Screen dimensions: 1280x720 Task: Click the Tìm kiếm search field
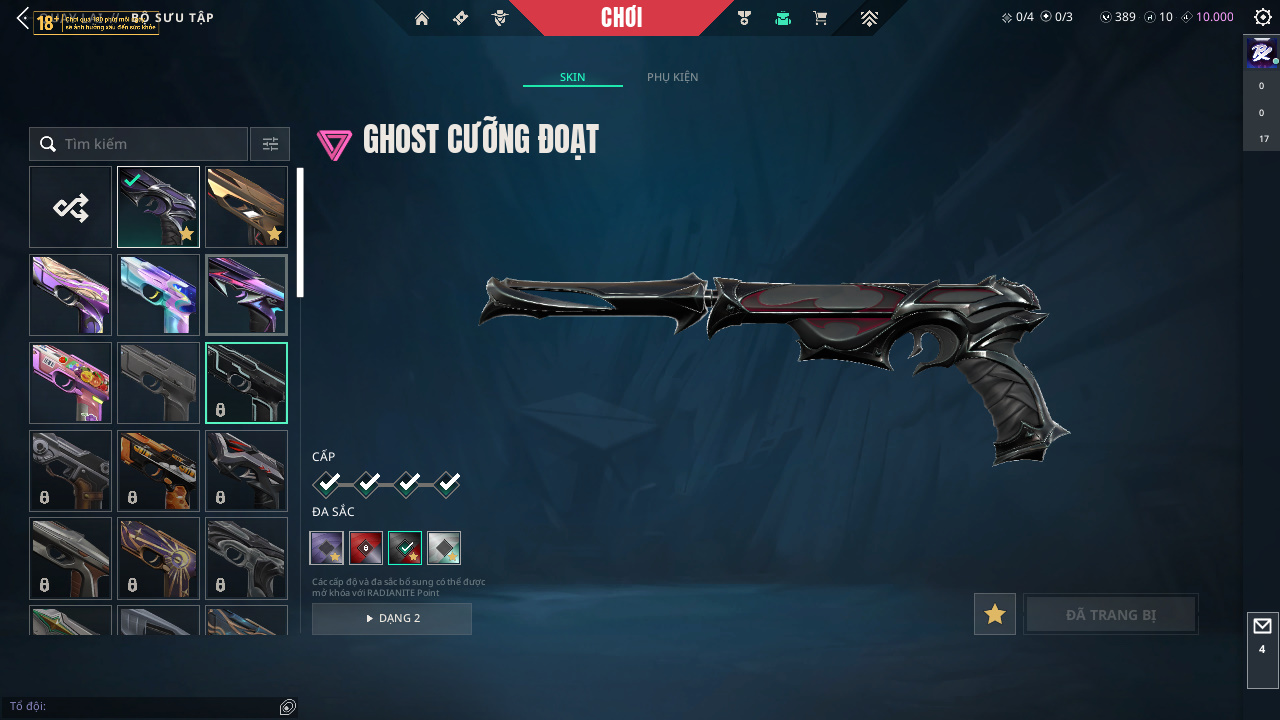pos(150,144)
